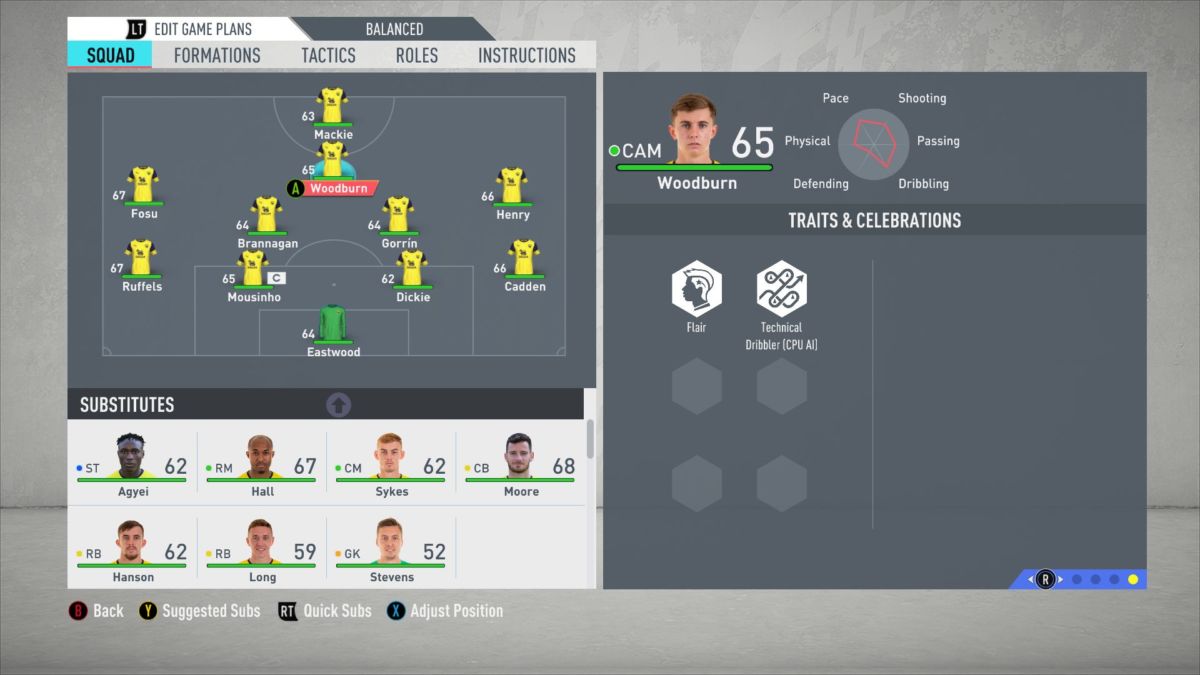
Task: Select the Roles tab
Action: [416, 55]
